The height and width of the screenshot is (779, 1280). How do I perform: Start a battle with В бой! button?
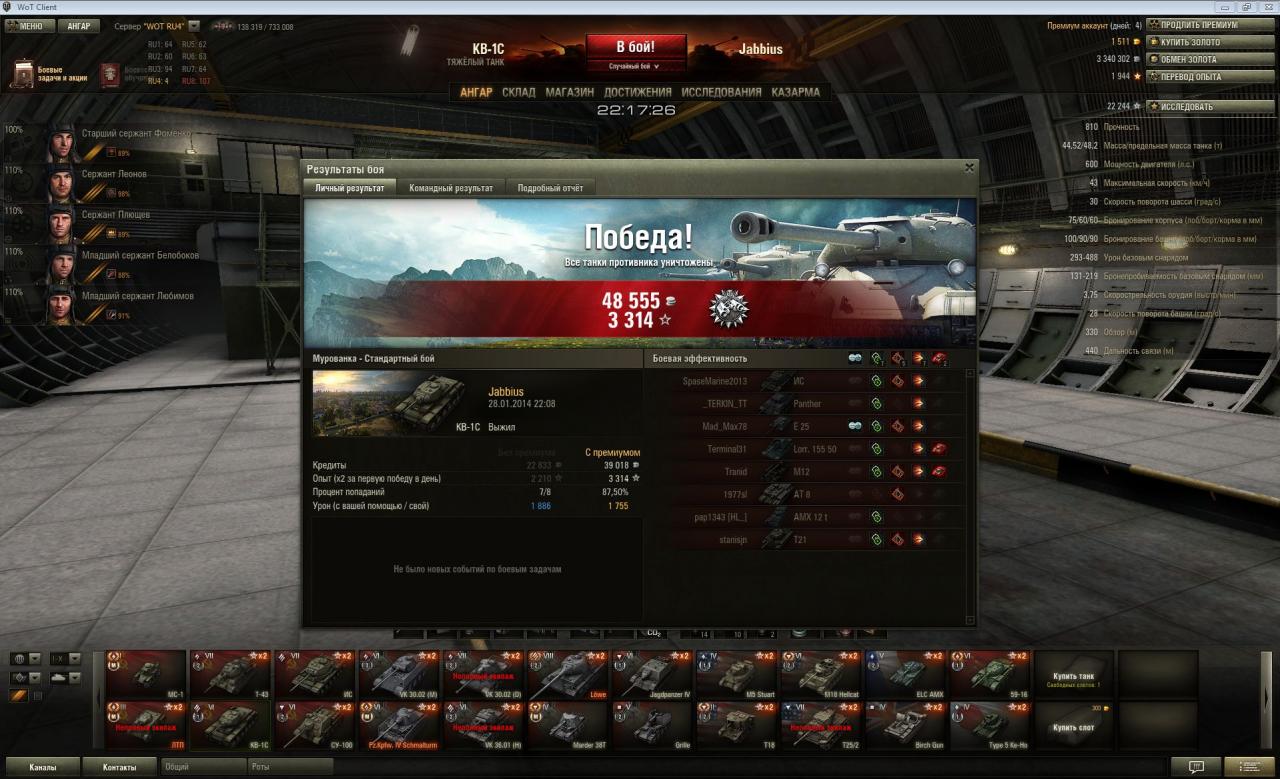click(636, 48)
